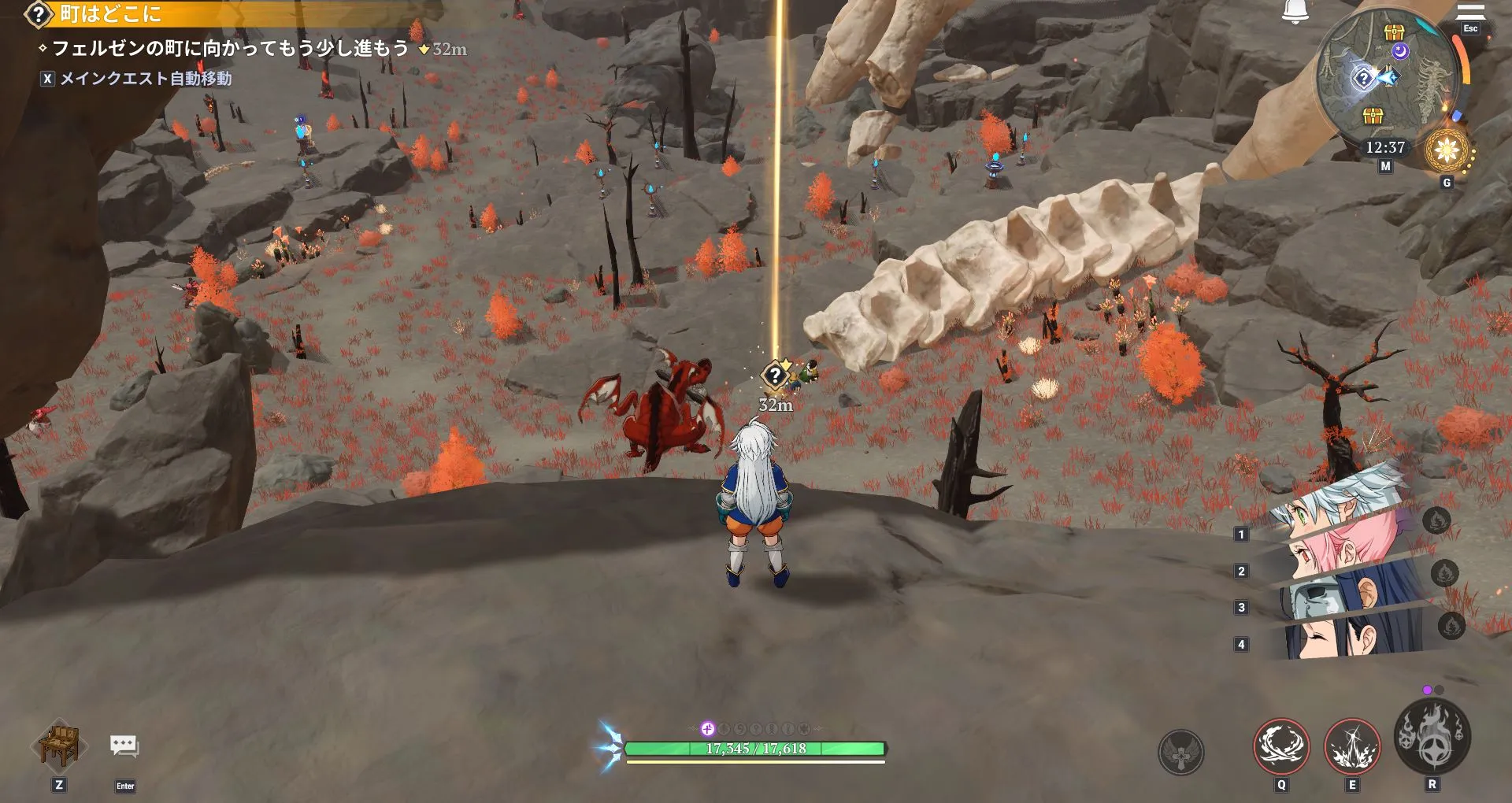Viewport: 1512px width, 803px height.
Task: Switch to the pink-haired party member
Action: [x=1339, y=552]
